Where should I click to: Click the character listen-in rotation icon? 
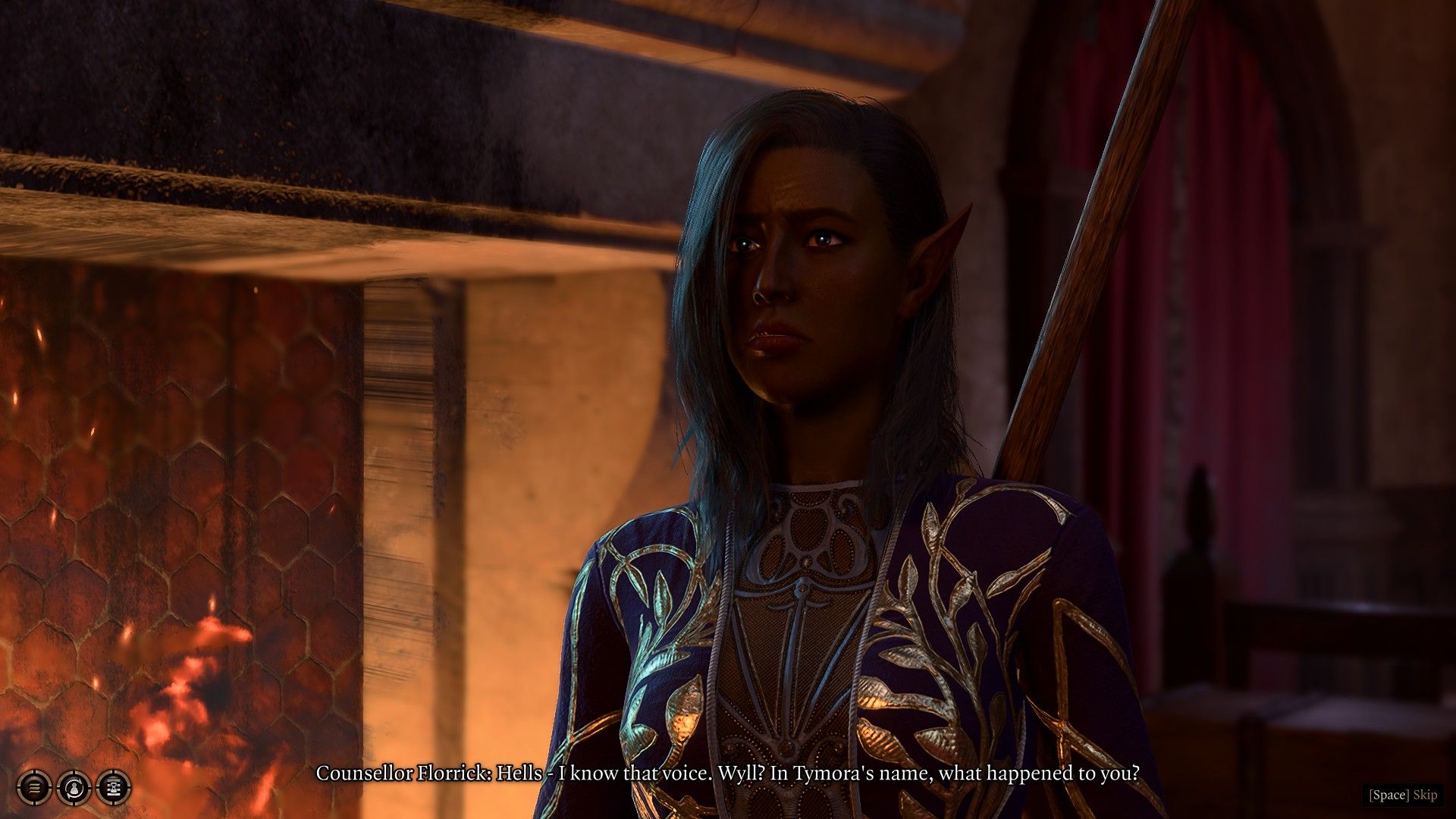(x=74, y=789)
